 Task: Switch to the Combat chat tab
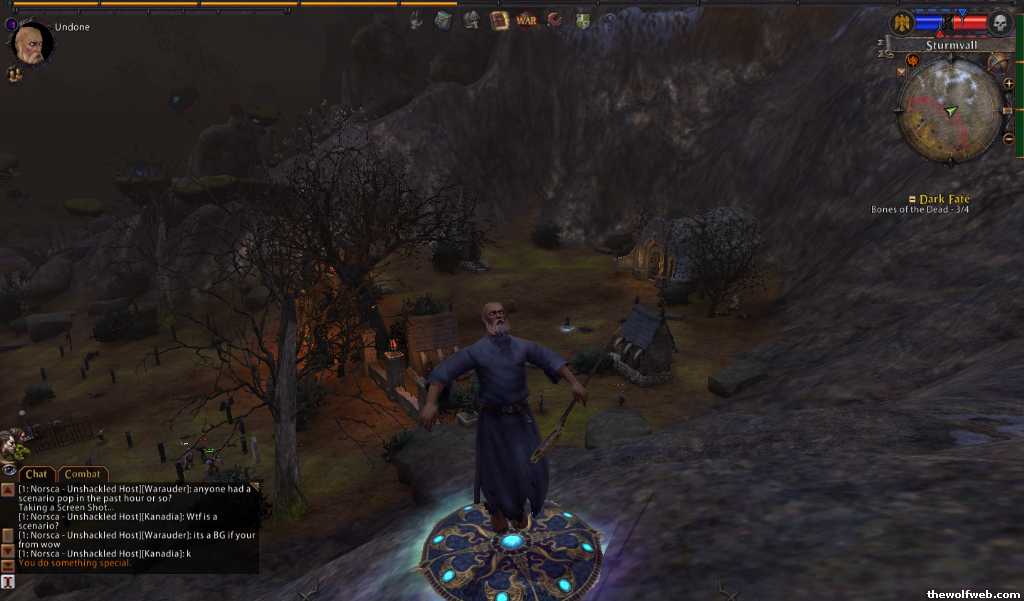(83, 474)
